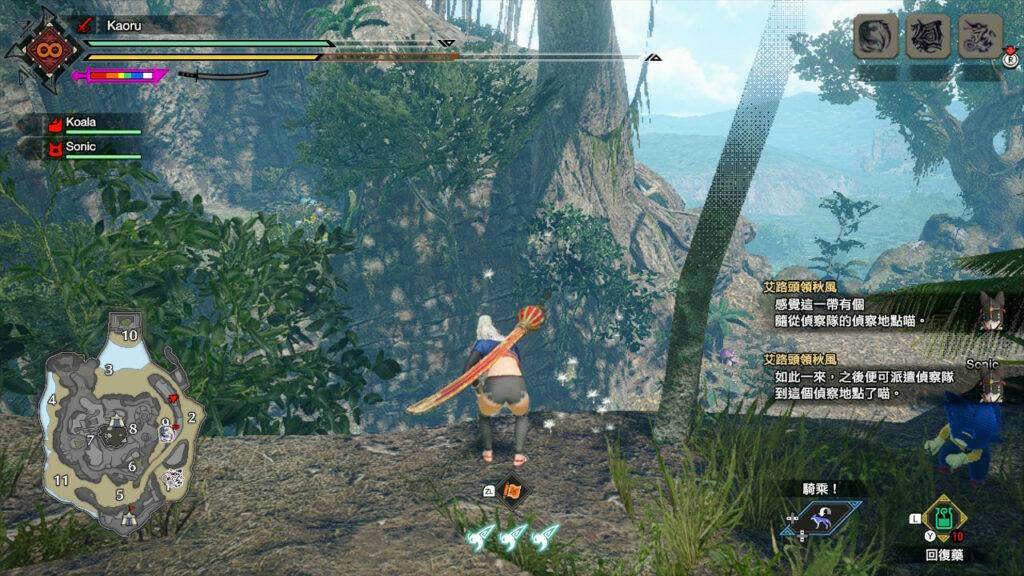The width and height of the screenshot is (1024, 576).
Task: Use the green potion item slot
Action: 942,516
